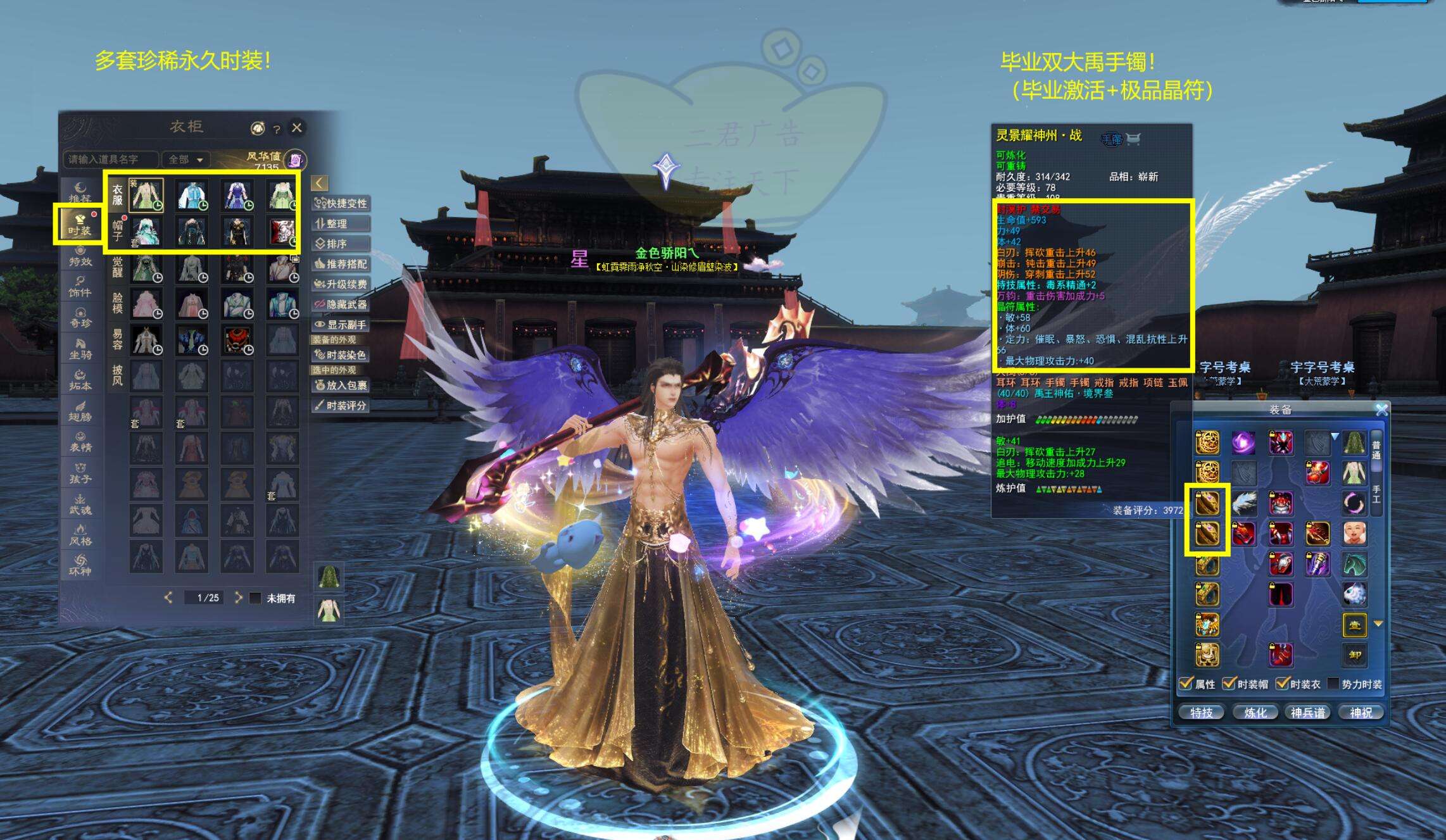The image size is (1446, 840).
Task: Click the 整理 organize button
Action: (x=341, y=223)
